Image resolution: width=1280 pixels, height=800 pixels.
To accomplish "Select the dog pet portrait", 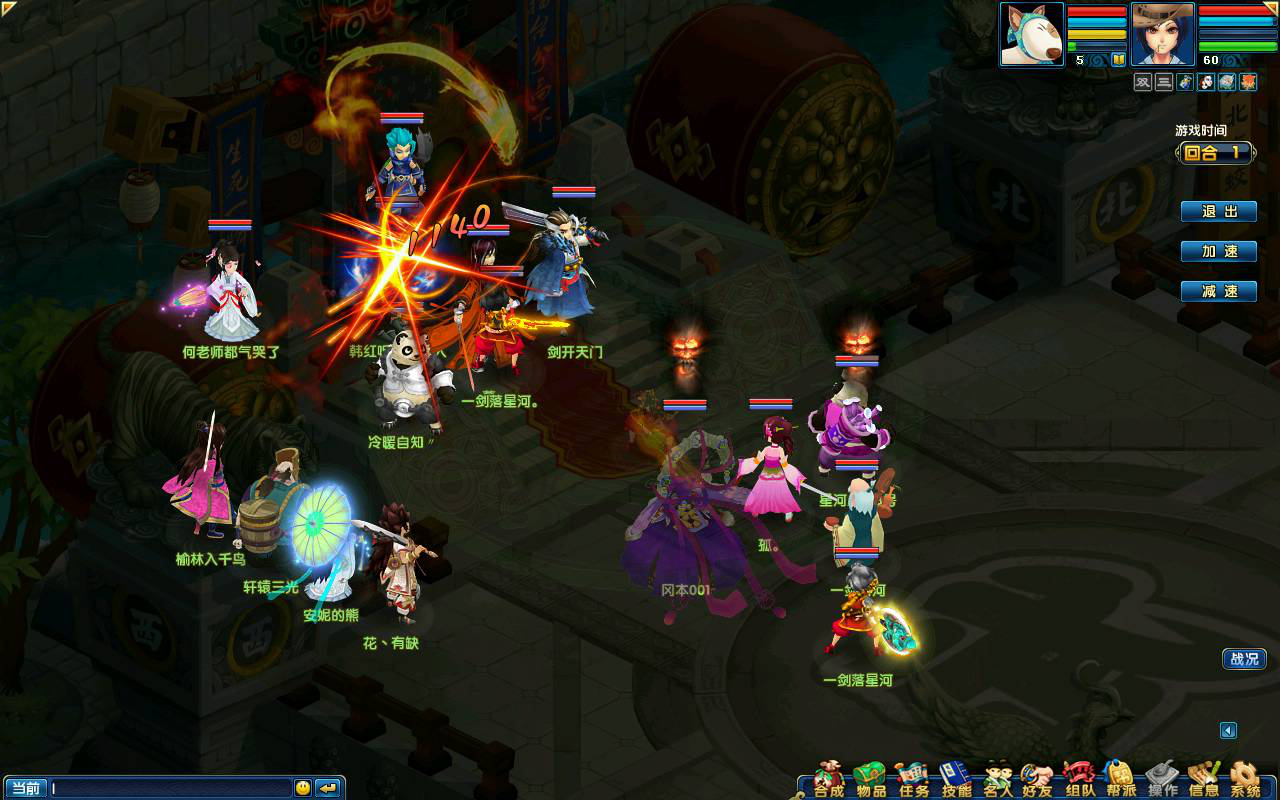I will (1032, 34).
